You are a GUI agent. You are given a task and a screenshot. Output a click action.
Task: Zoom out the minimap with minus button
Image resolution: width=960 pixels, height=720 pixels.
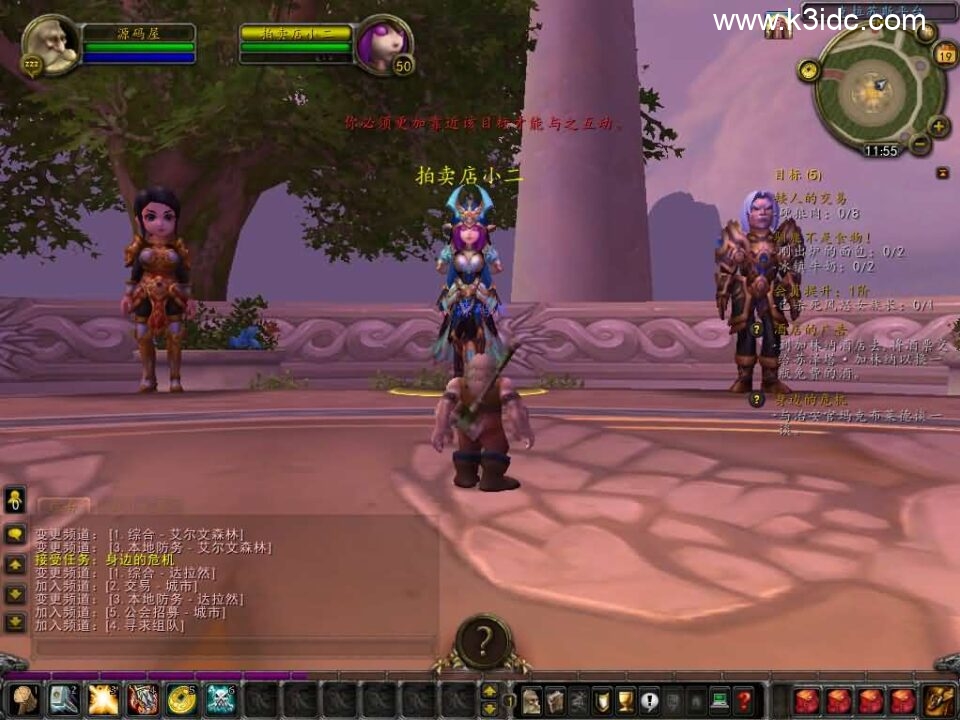[919, 145]
